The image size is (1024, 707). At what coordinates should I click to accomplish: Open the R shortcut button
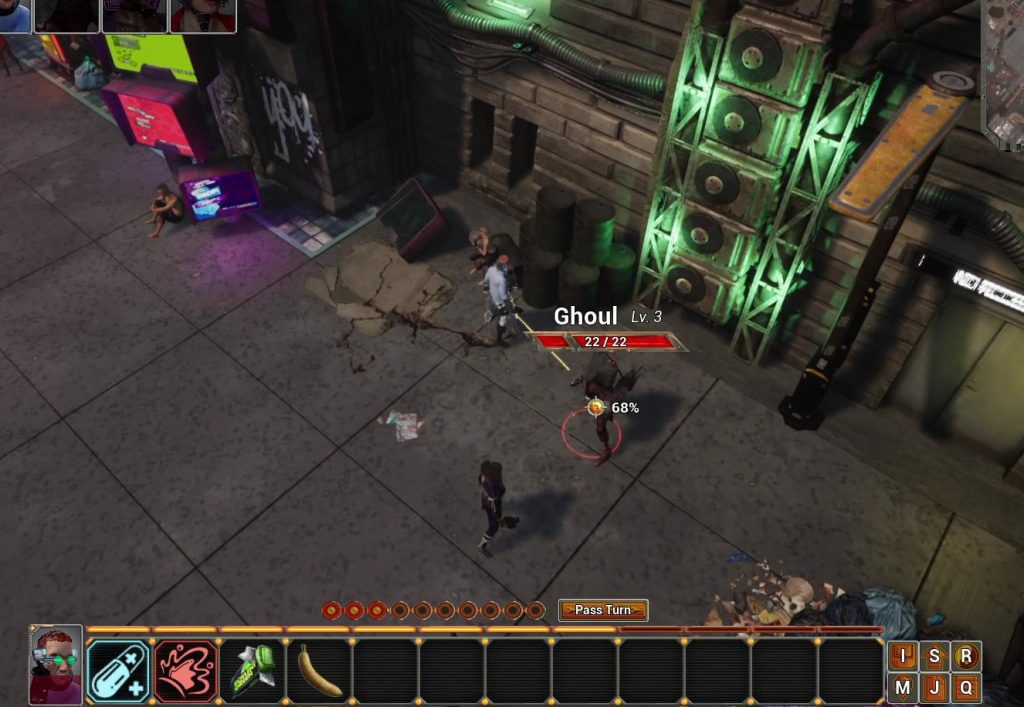coord(965,656)
